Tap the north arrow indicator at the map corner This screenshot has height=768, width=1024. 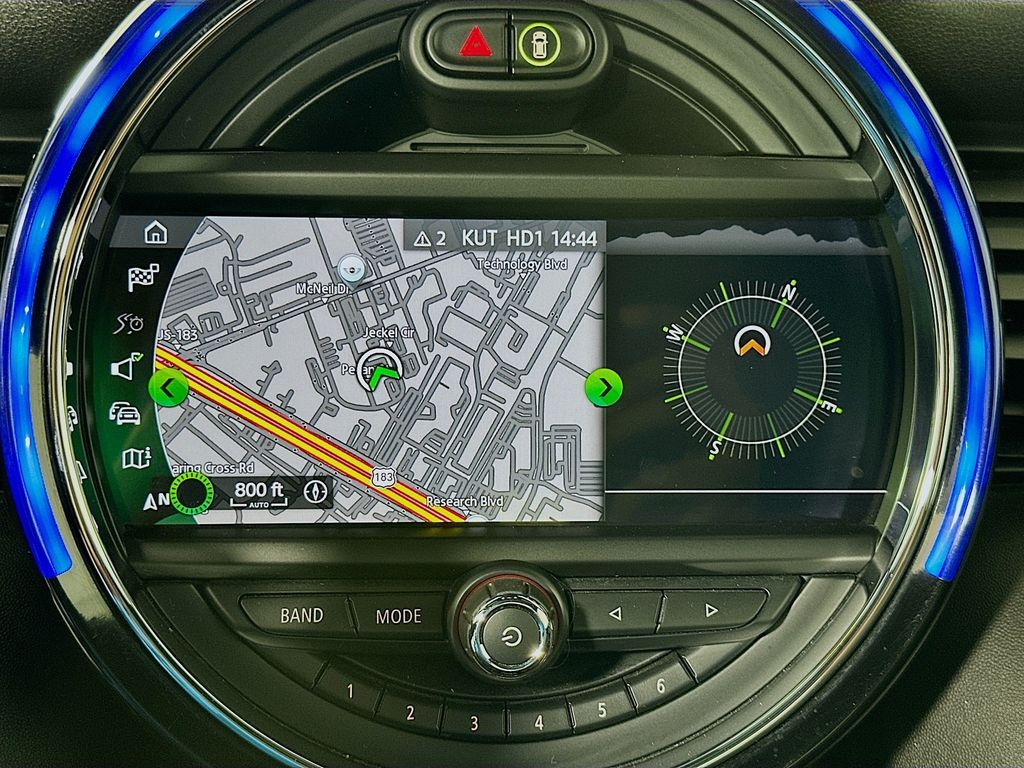point(157,498)
